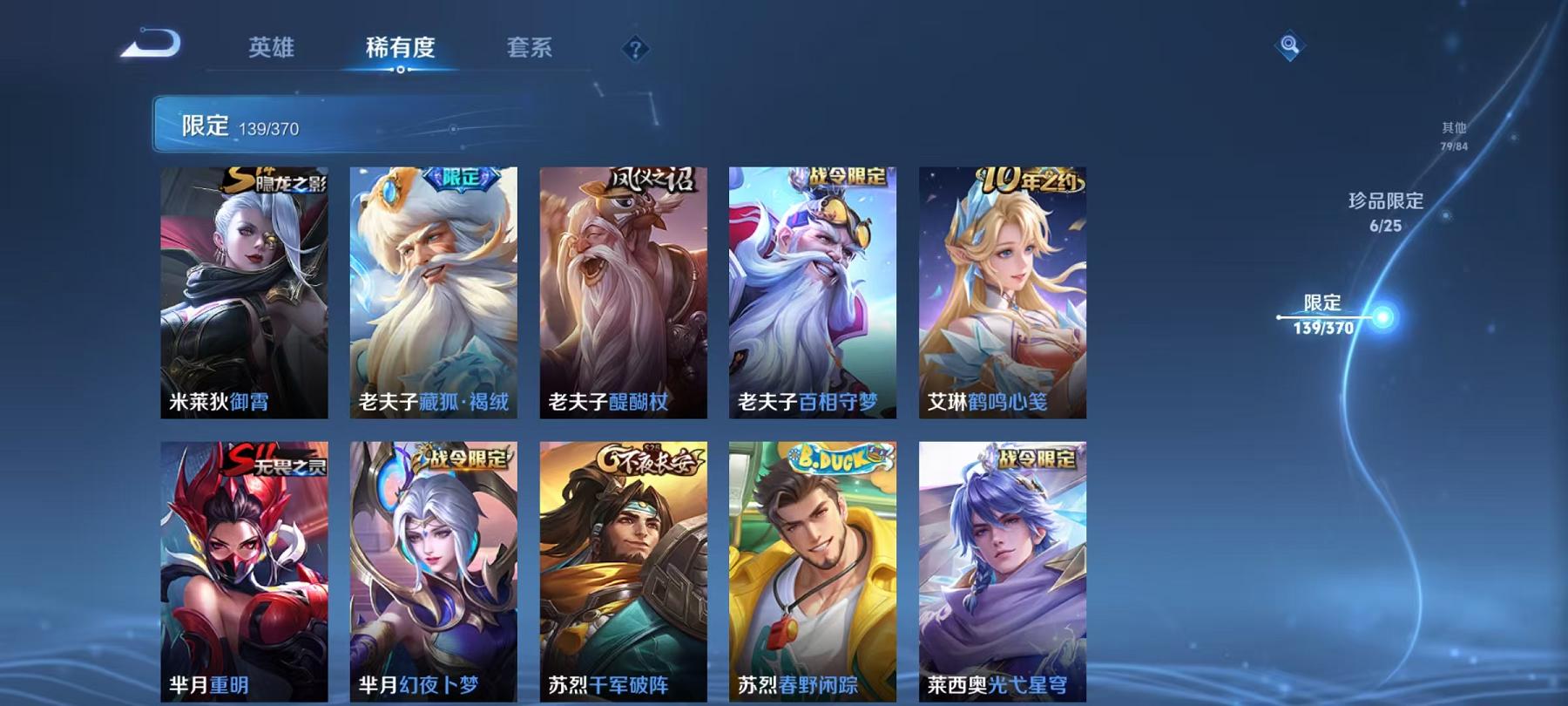
Task: Switch to the 英雄 tab
Action: click(273, 50)
